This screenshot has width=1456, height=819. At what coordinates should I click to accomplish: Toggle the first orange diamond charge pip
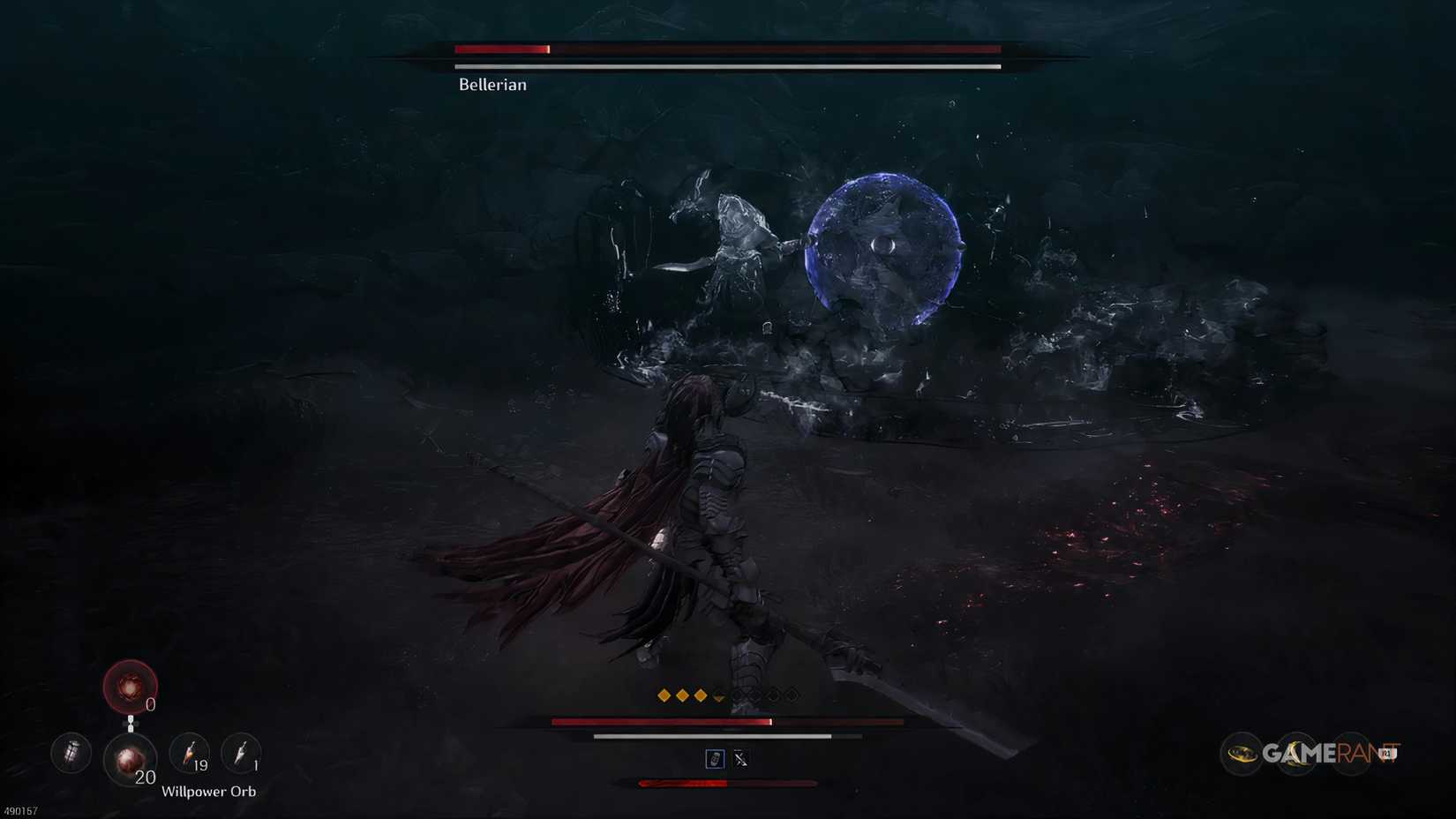coord(664,695)
